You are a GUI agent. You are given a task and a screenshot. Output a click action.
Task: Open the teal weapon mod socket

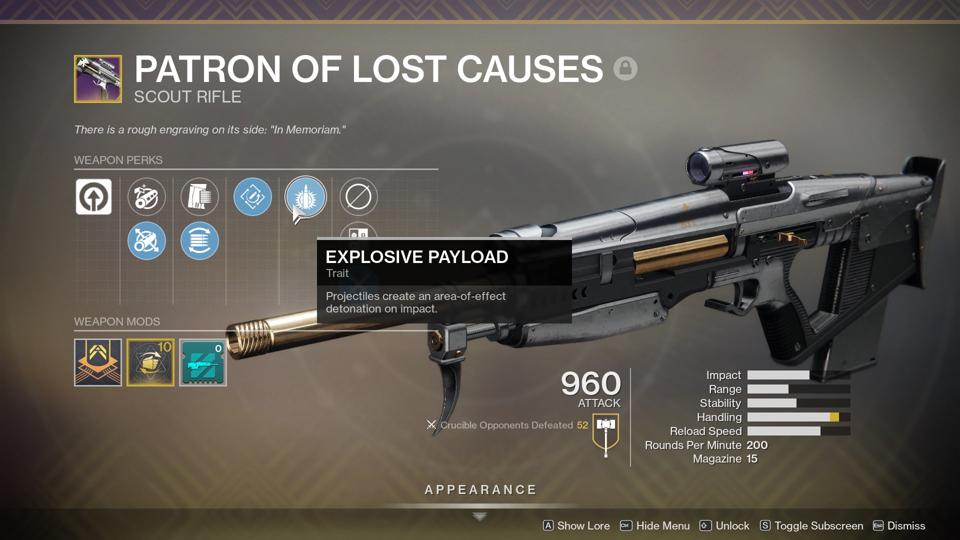tap(203, 362)
